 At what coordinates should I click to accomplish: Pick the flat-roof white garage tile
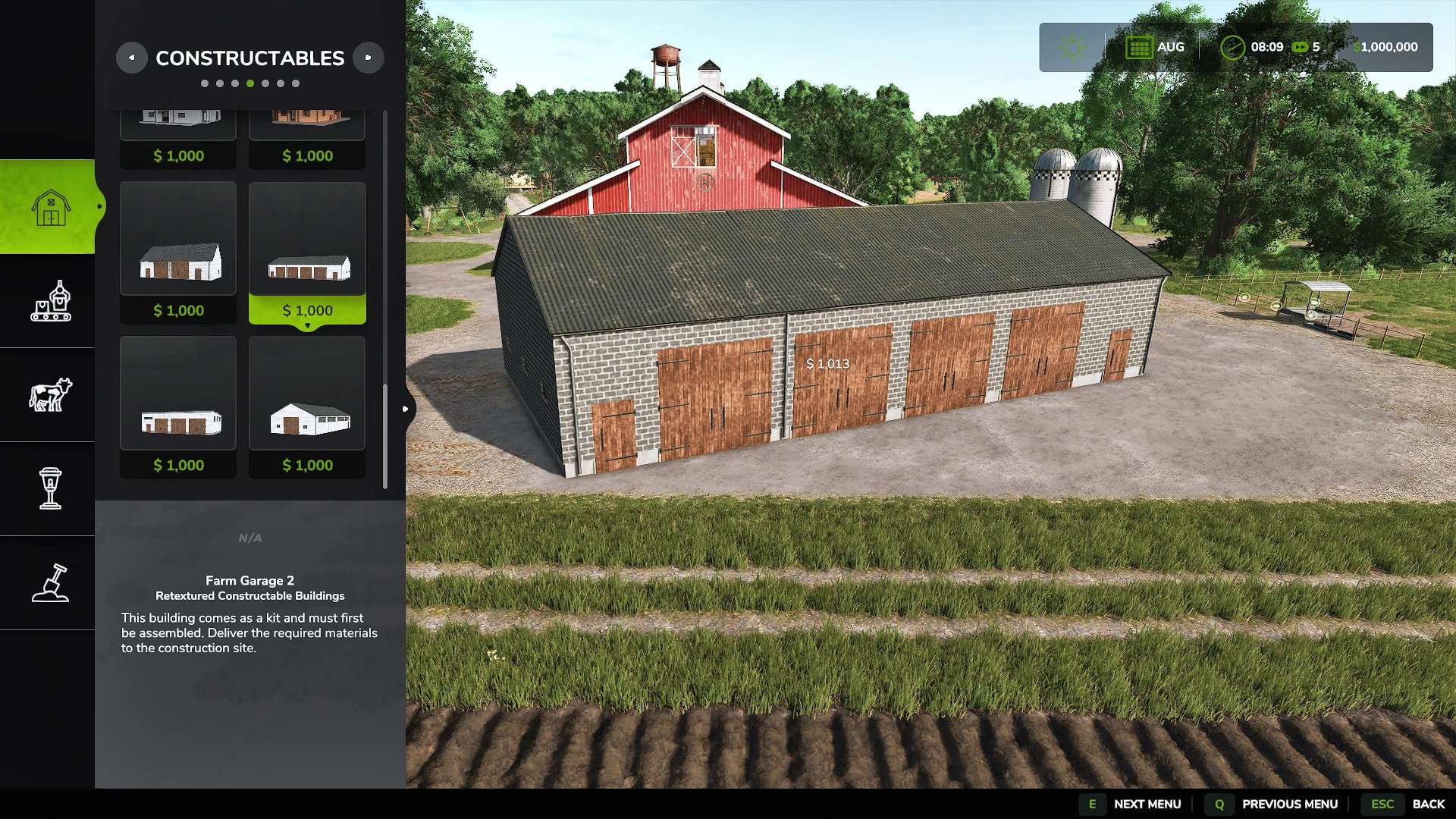tap(178, 407)
